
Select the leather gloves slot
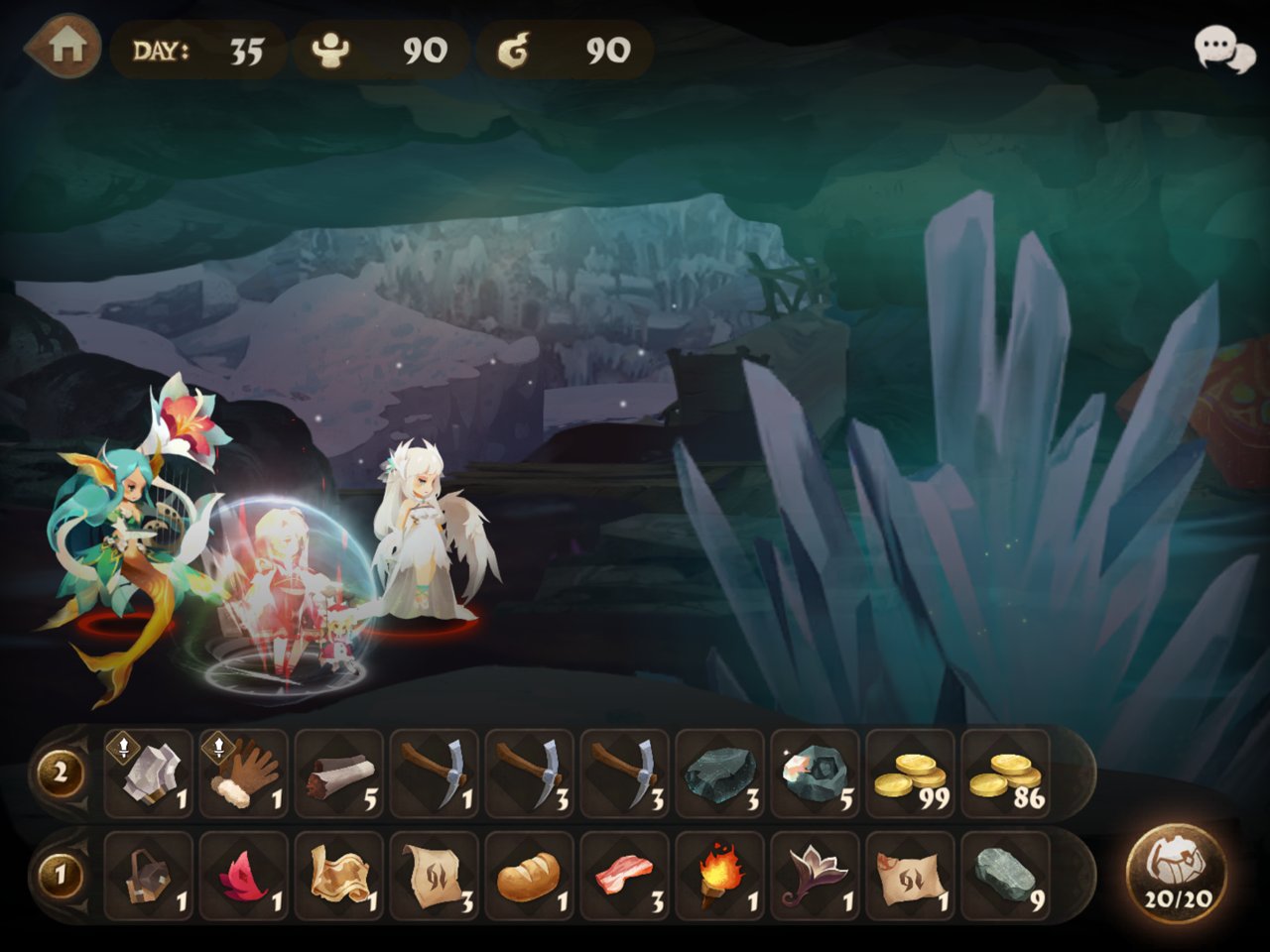(244, 773)
